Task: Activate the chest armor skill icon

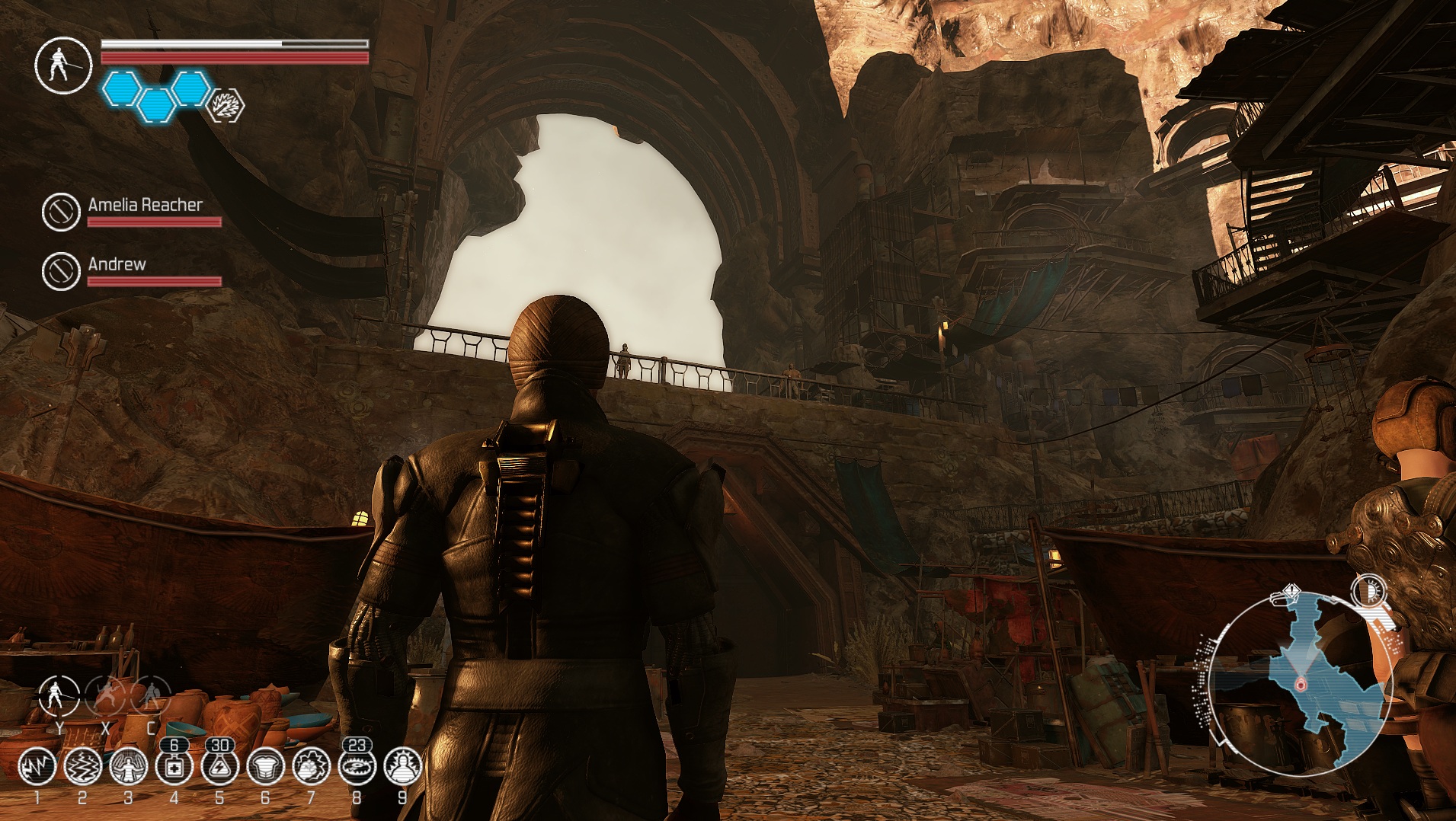Action: (x=265, y=766)
